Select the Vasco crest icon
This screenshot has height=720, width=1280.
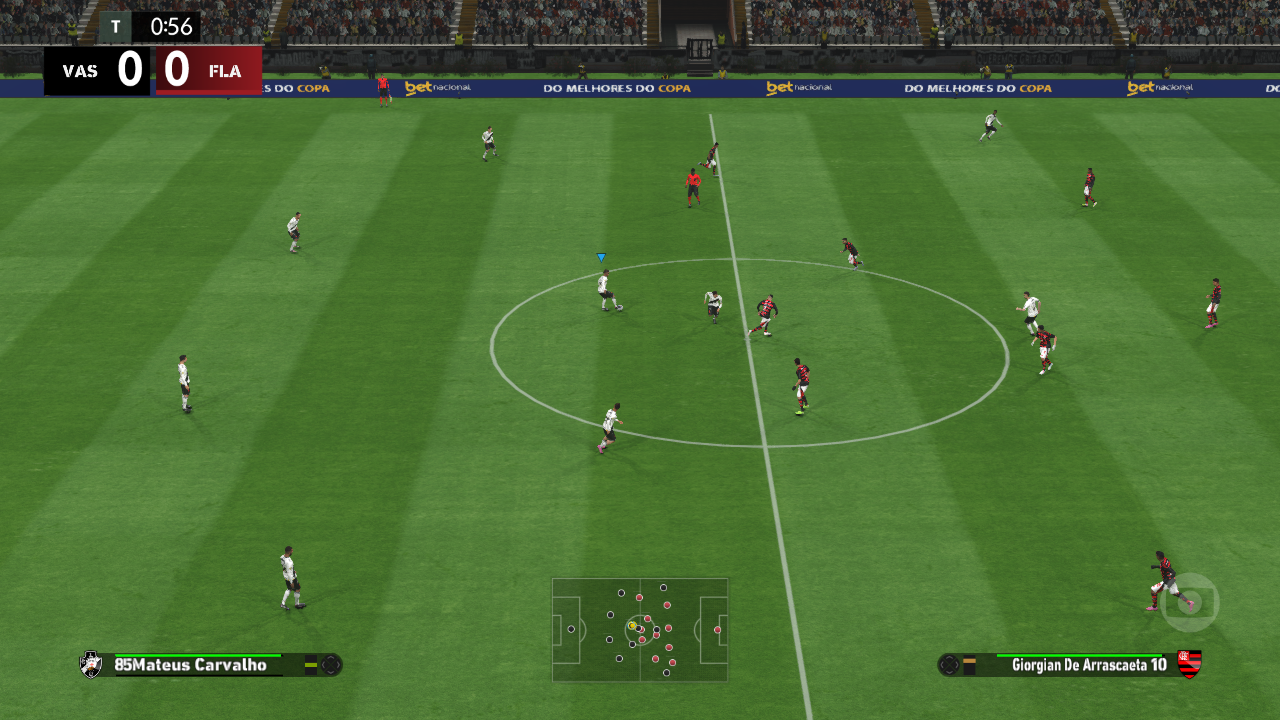click(x=91, y=664)
